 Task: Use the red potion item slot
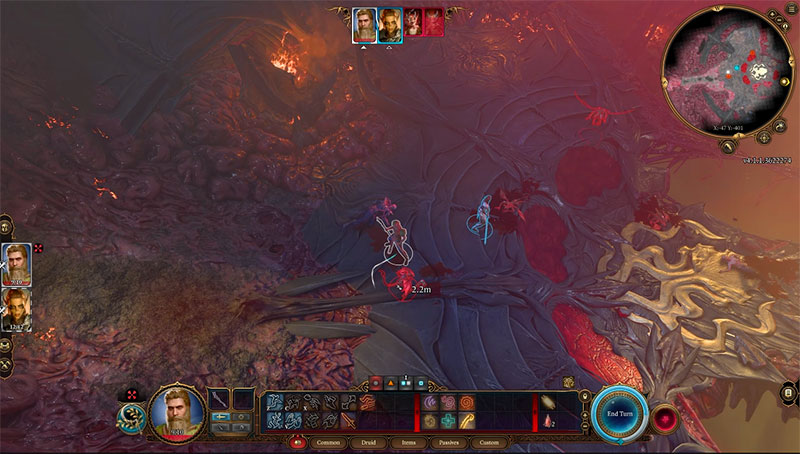(546, 421)
